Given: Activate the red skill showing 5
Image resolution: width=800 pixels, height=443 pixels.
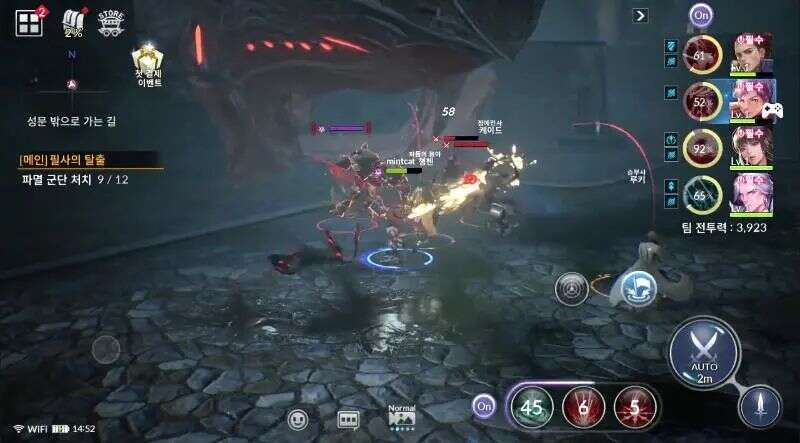Looking at the screenshot, I should coord(633,406).
